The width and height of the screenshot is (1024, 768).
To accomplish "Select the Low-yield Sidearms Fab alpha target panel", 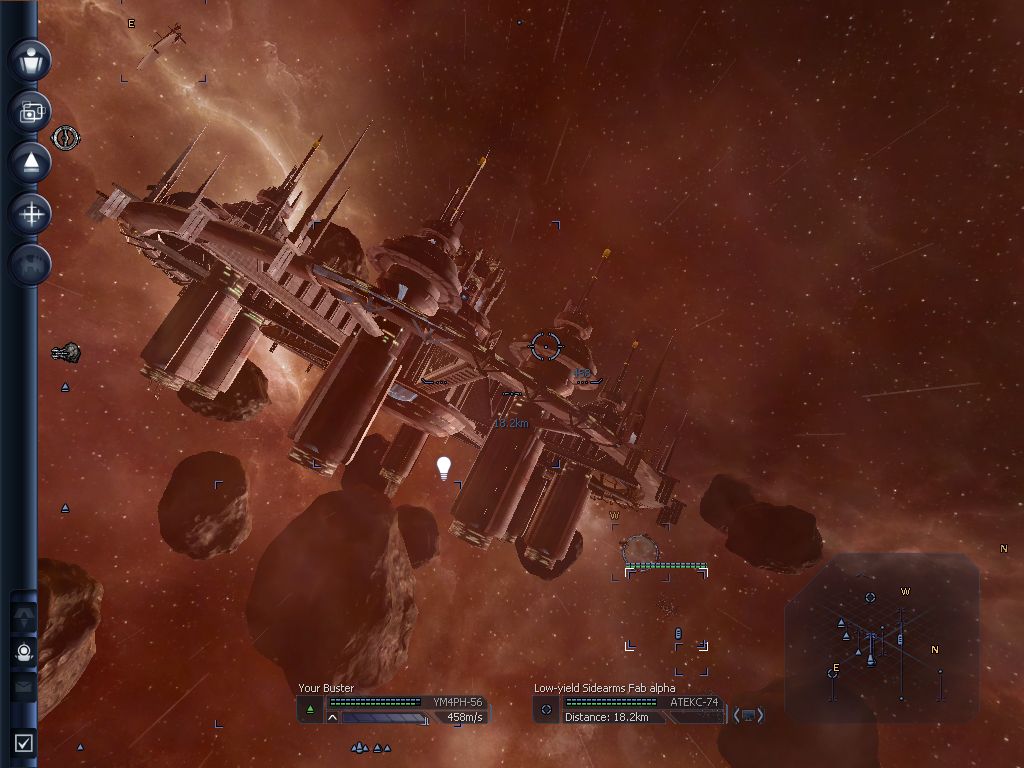I will pos(628,703).
